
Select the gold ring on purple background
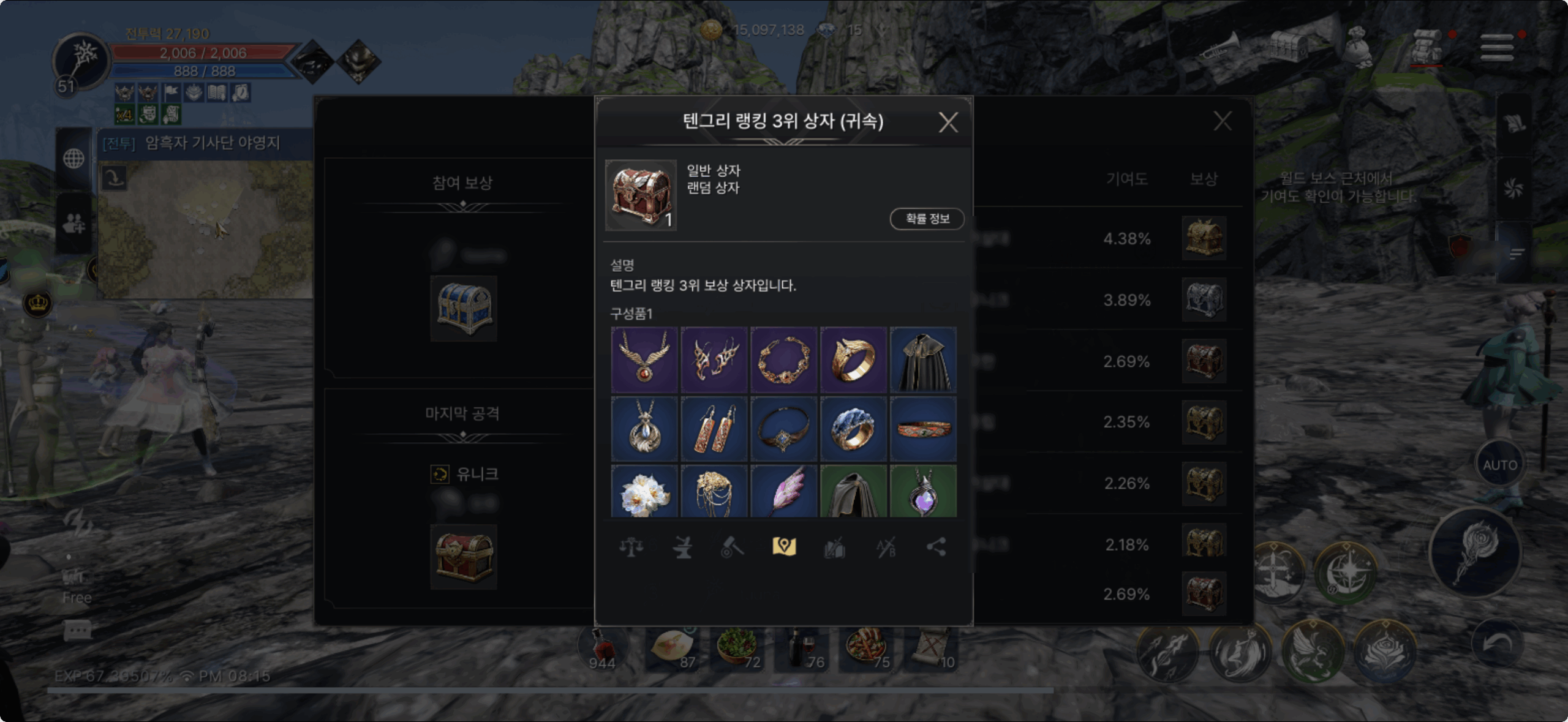[853, 359]
